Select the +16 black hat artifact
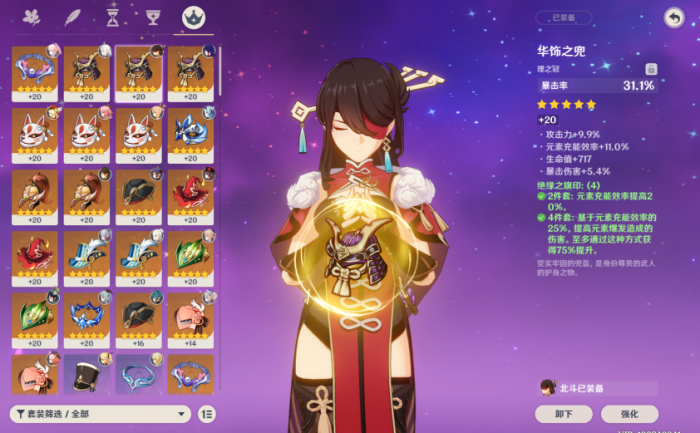This screenshot has width=700, height=433. [x=137, y=315]
